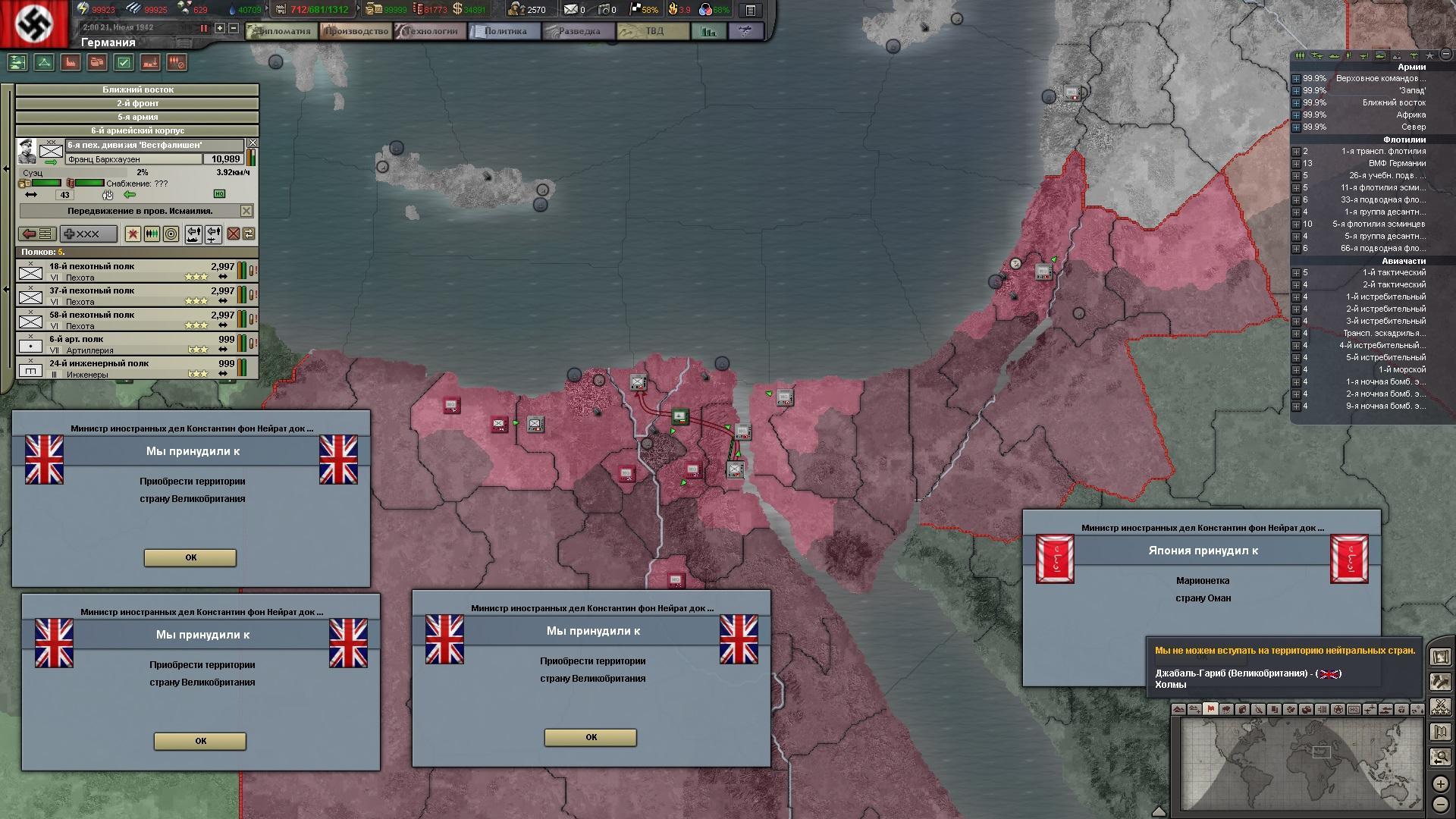This screenshot has height=819, width=1456.
Task: Show the Политика tab
Action: [504, 31]
